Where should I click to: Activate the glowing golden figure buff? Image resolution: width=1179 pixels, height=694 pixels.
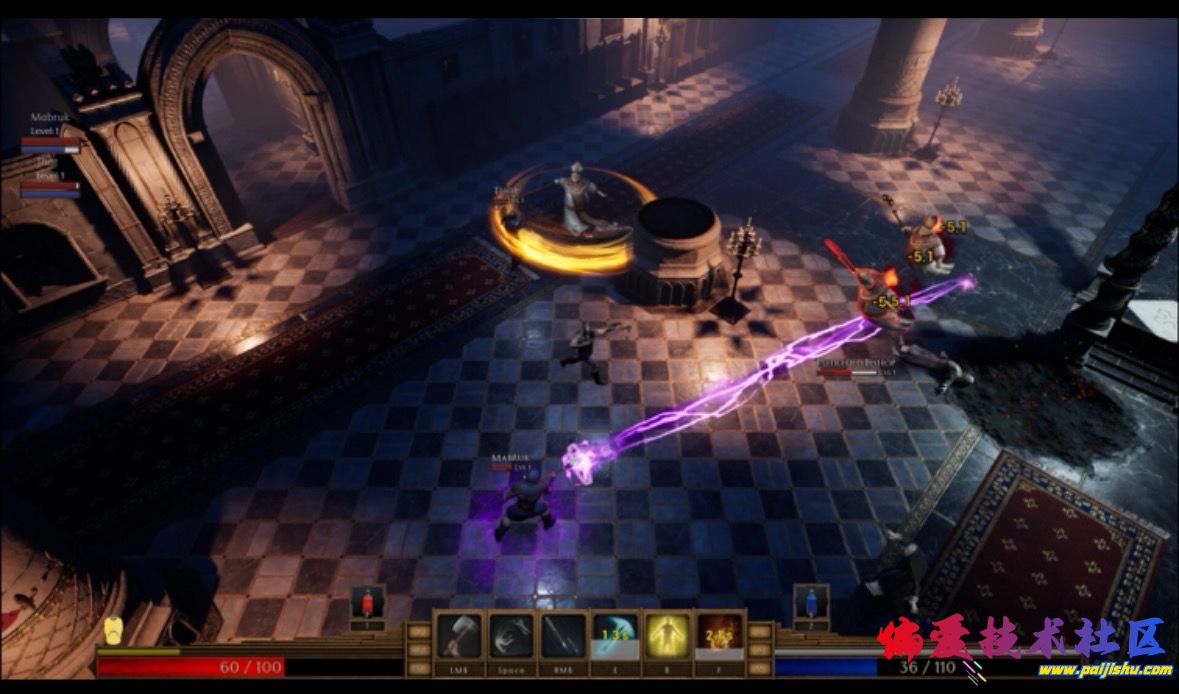[667, 636]
